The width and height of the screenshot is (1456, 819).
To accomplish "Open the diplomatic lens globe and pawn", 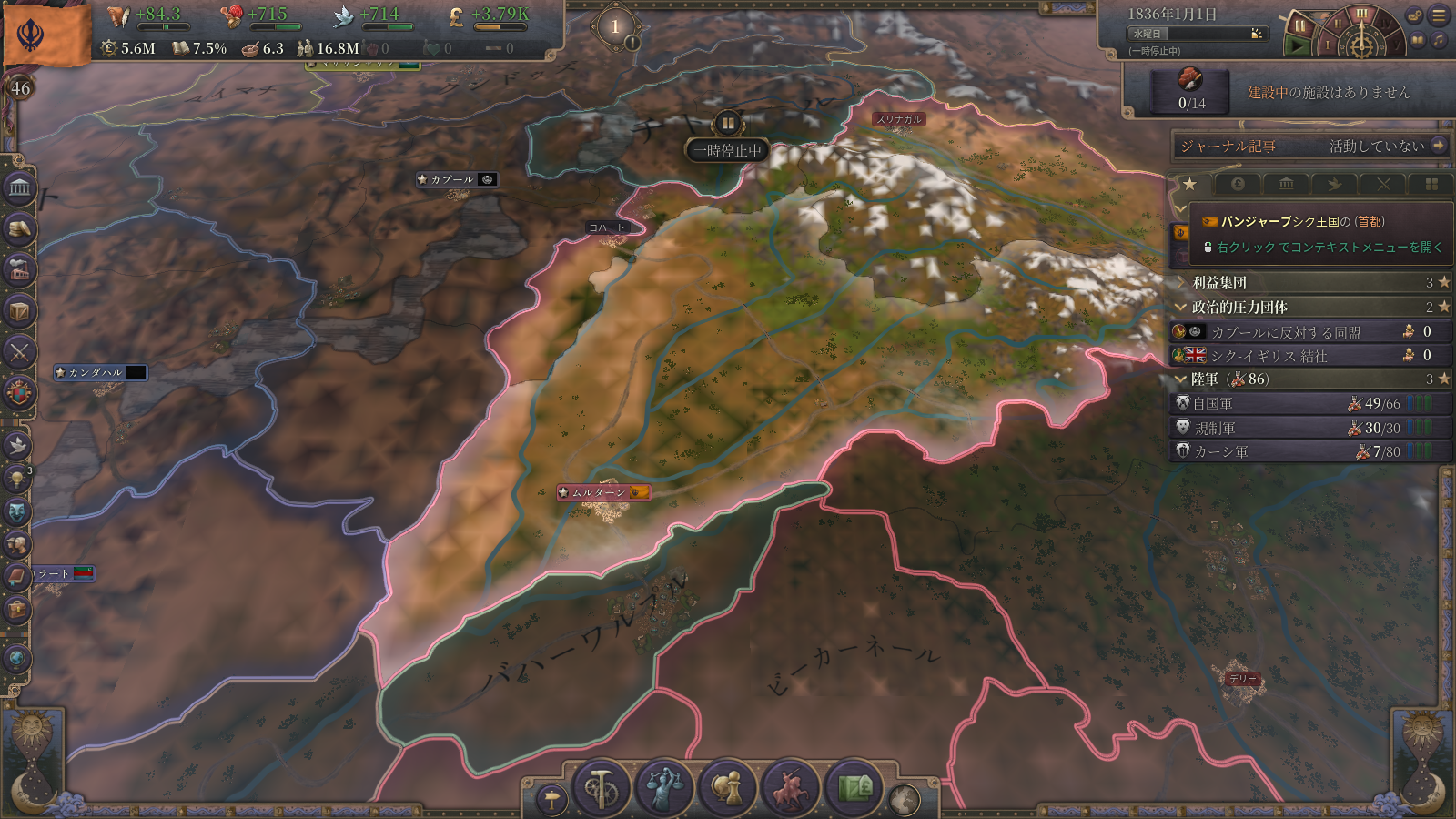I will pos(727,788).
